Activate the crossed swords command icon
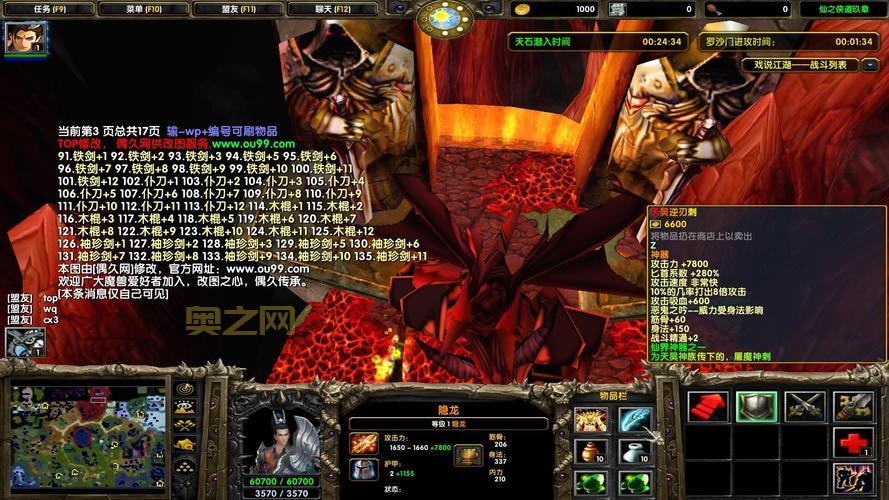Screen dimensions: 889x500 (804, 406)
